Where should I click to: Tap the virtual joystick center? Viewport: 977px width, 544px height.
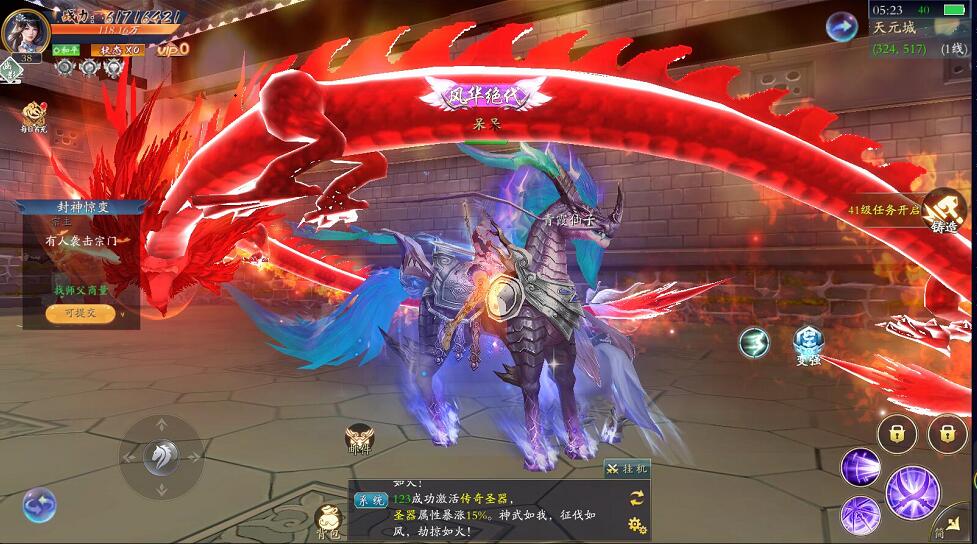tap(161, 457)
